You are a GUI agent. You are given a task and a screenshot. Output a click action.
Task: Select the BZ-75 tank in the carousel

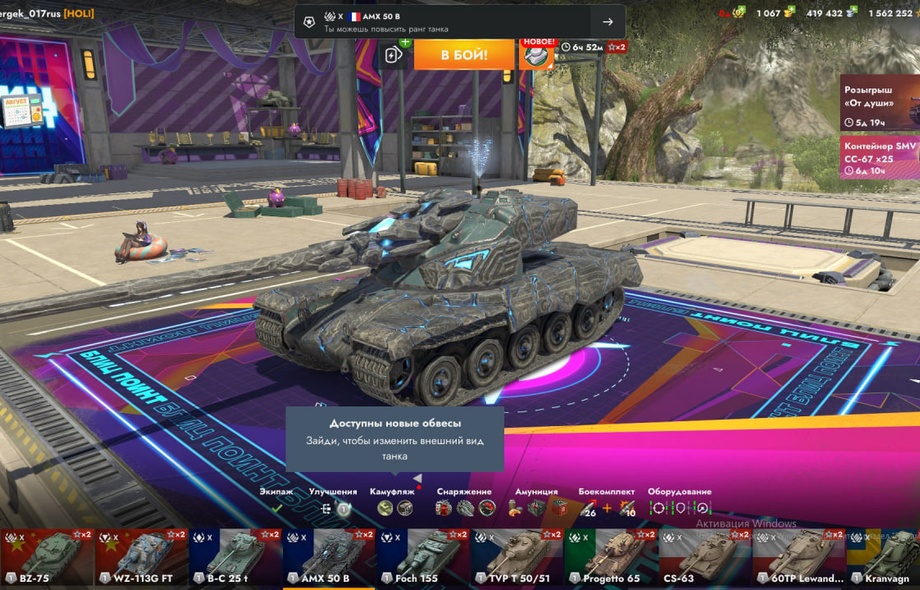pos(47,558)
